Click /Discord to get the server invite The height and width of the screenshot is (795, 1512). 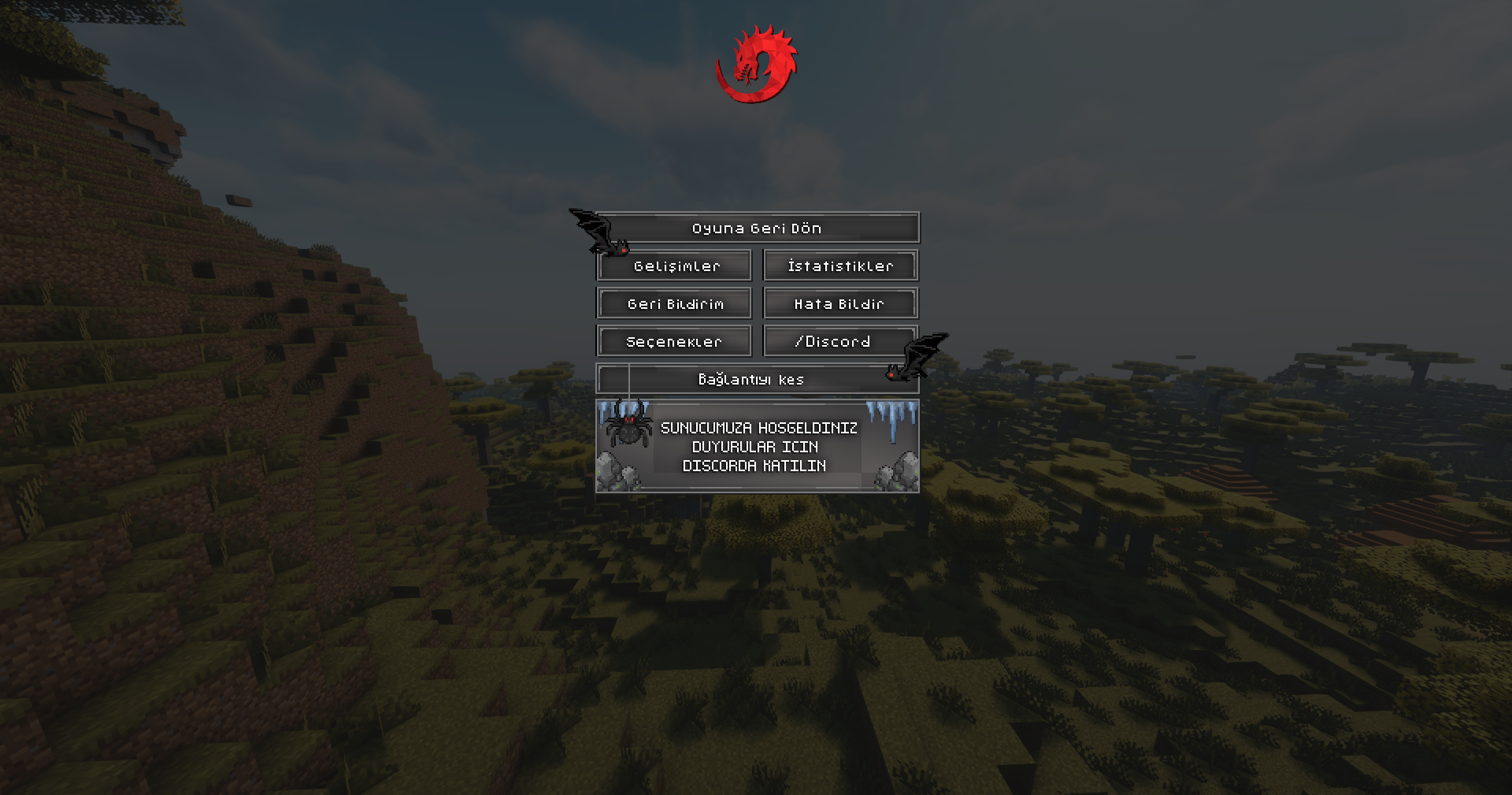point(833,341)
